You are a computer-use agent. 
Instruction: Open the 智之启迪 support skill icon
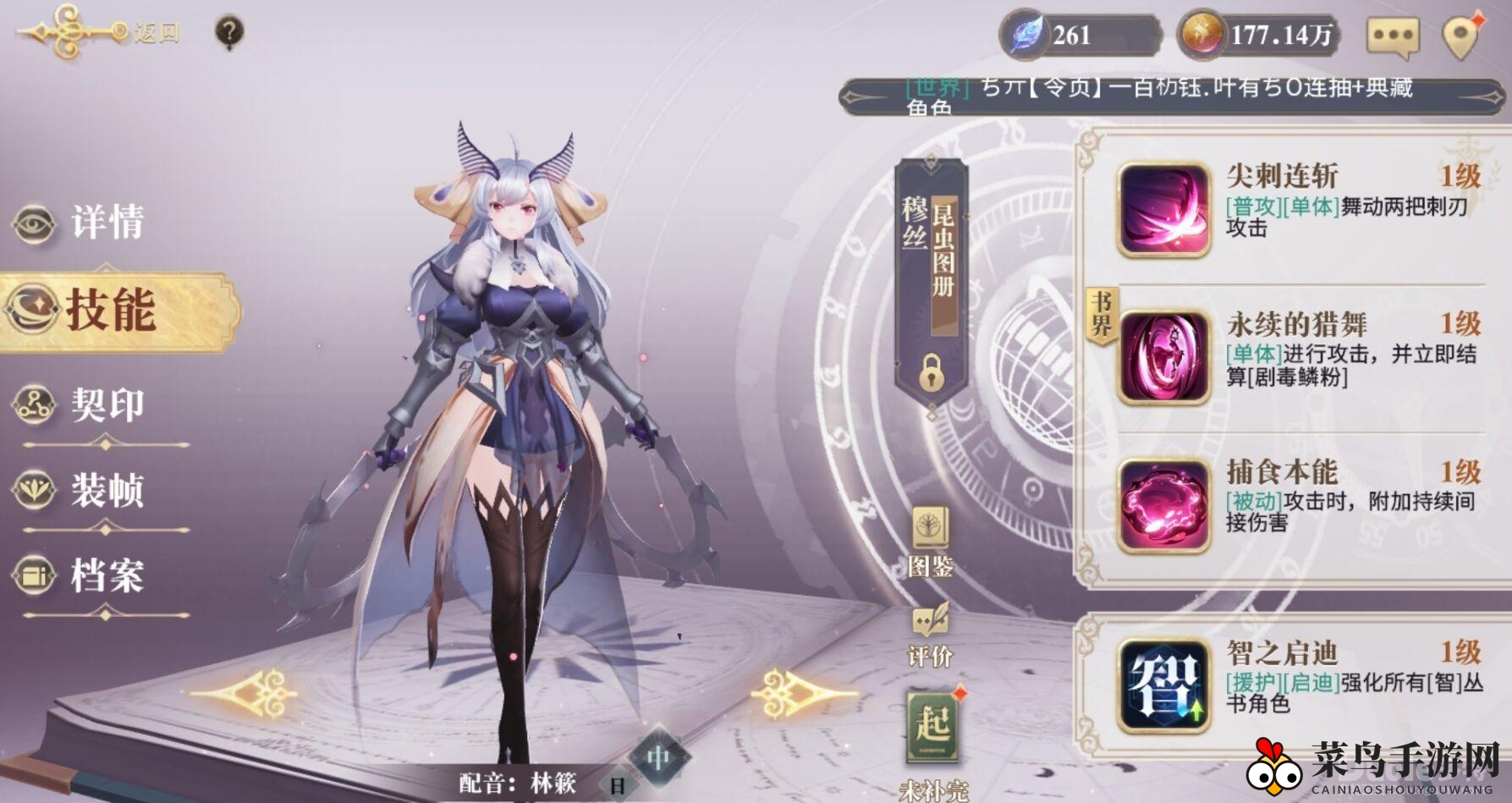pyautogui.click(x=1163, y=685)
